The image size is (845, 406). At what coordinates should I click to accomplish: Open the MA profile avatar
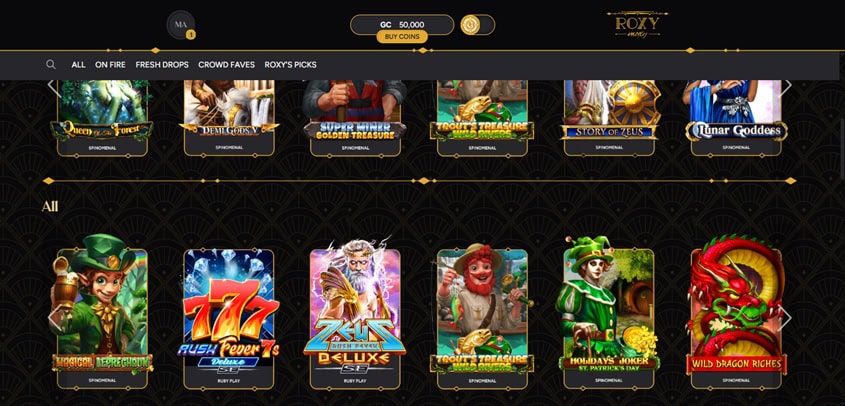tap(180, 24)
